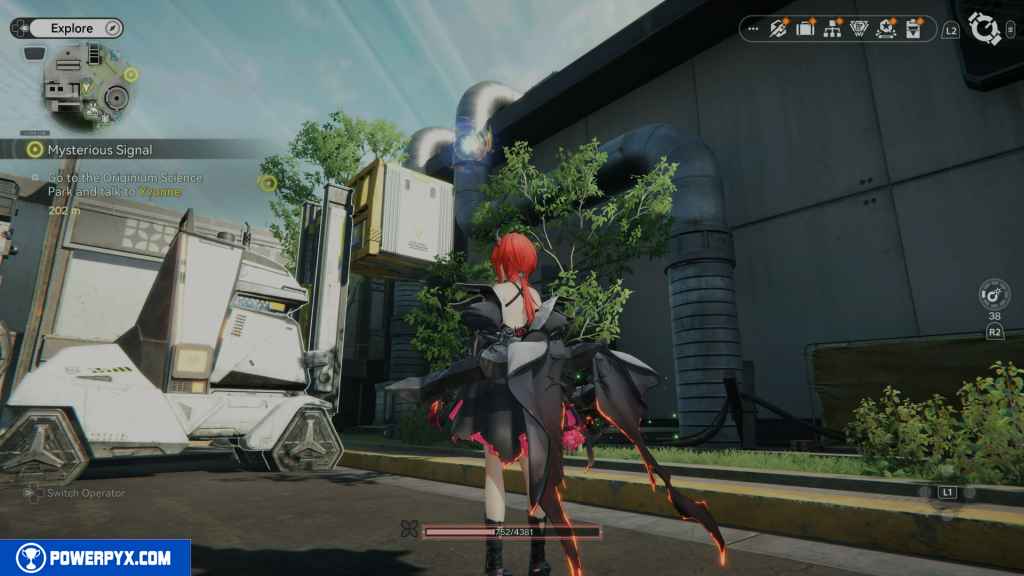Open the inverted triangle emblem menu
The width and height of the screenshot is (1024, 576).
(859, 29)
